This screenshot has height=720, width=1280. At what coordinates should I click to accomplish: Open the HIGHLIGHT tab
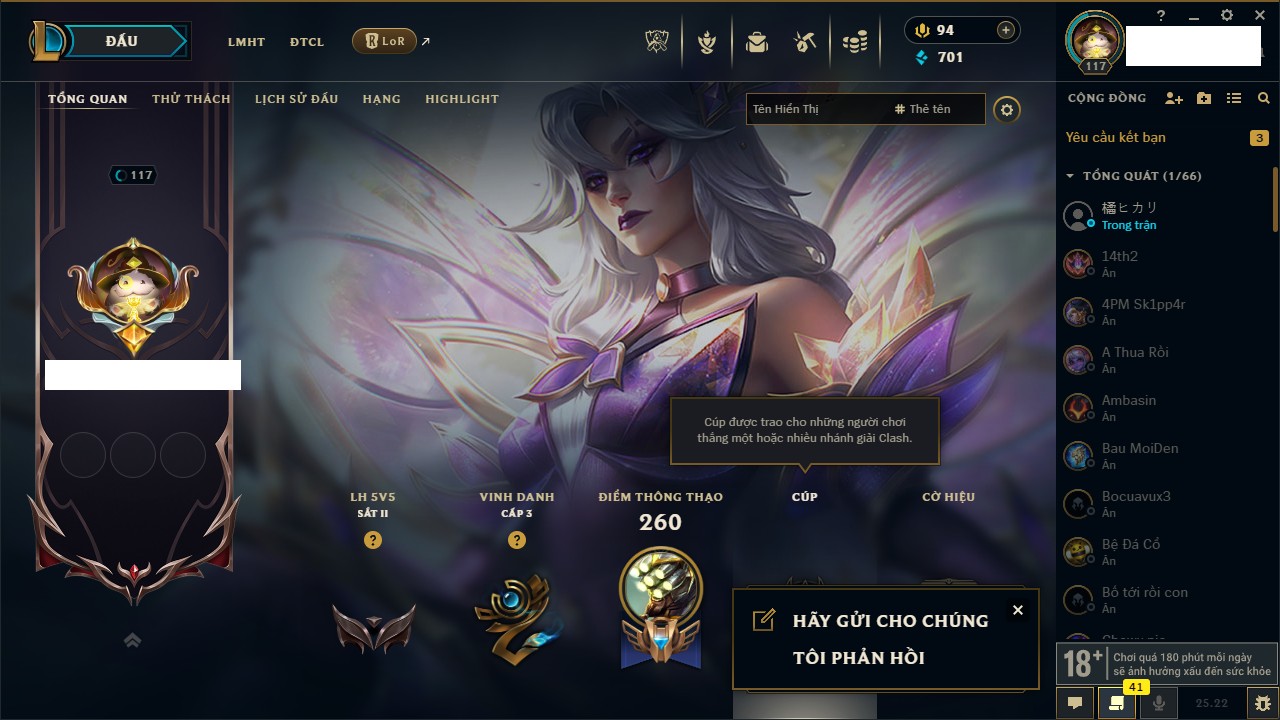pyautogui.click(x=461, y=99)
